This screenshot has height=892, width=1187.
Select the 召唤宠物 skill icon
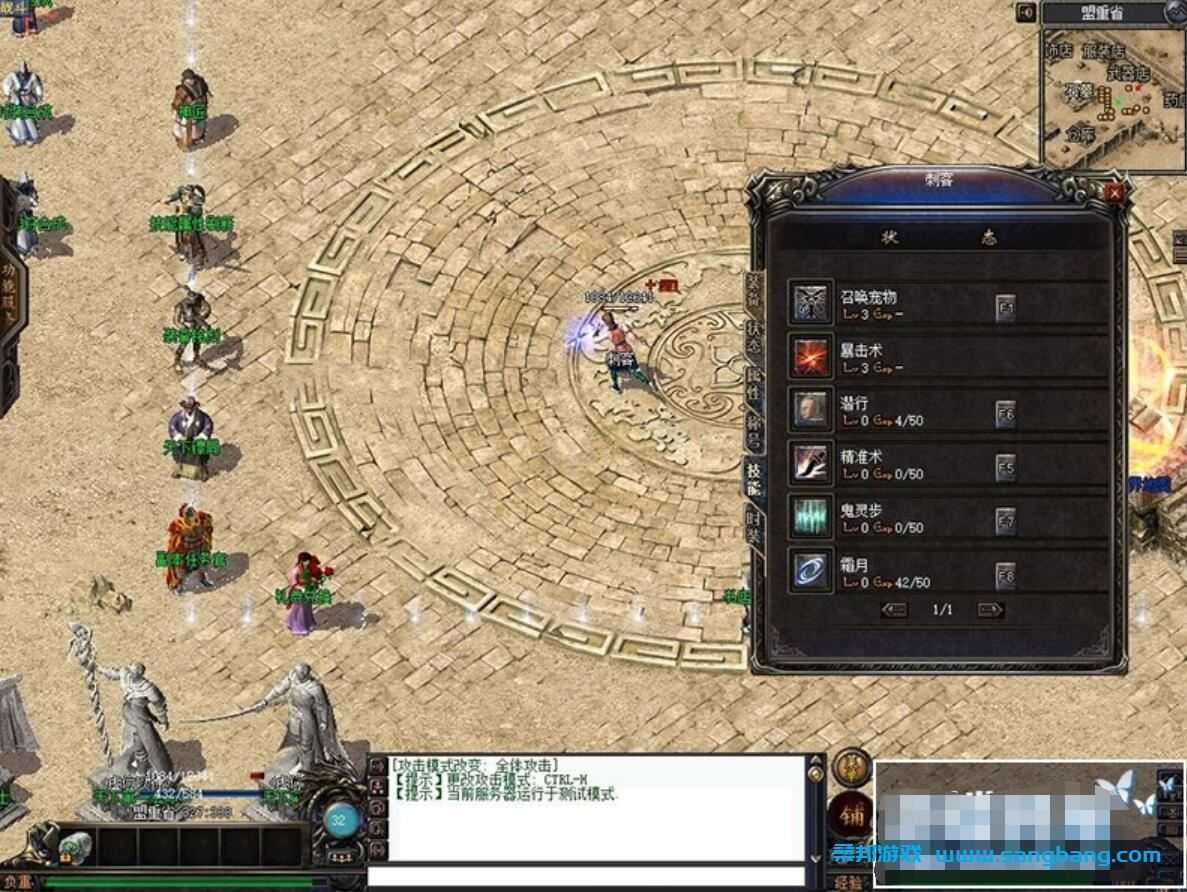[809, 302]
